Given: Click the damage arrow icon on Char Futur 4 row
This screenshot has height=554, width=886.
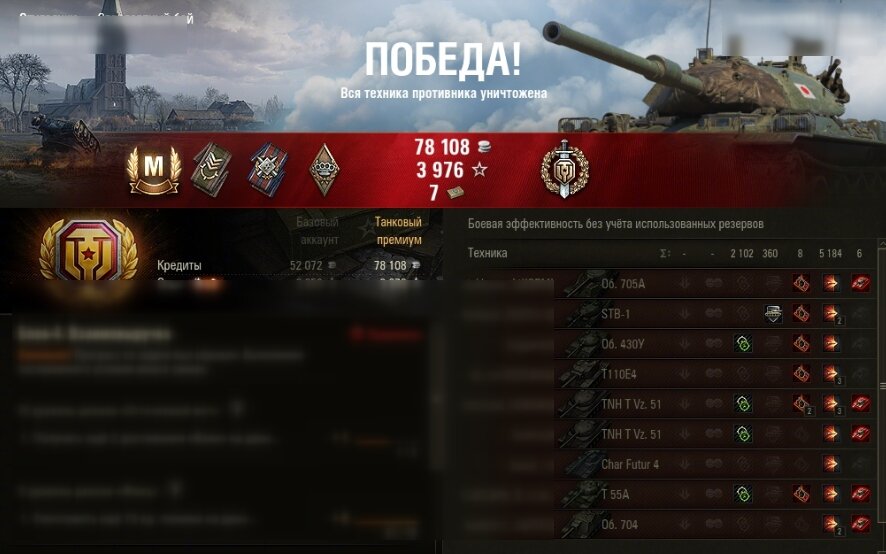Looking at the screenshot, I should coord(830,464).
